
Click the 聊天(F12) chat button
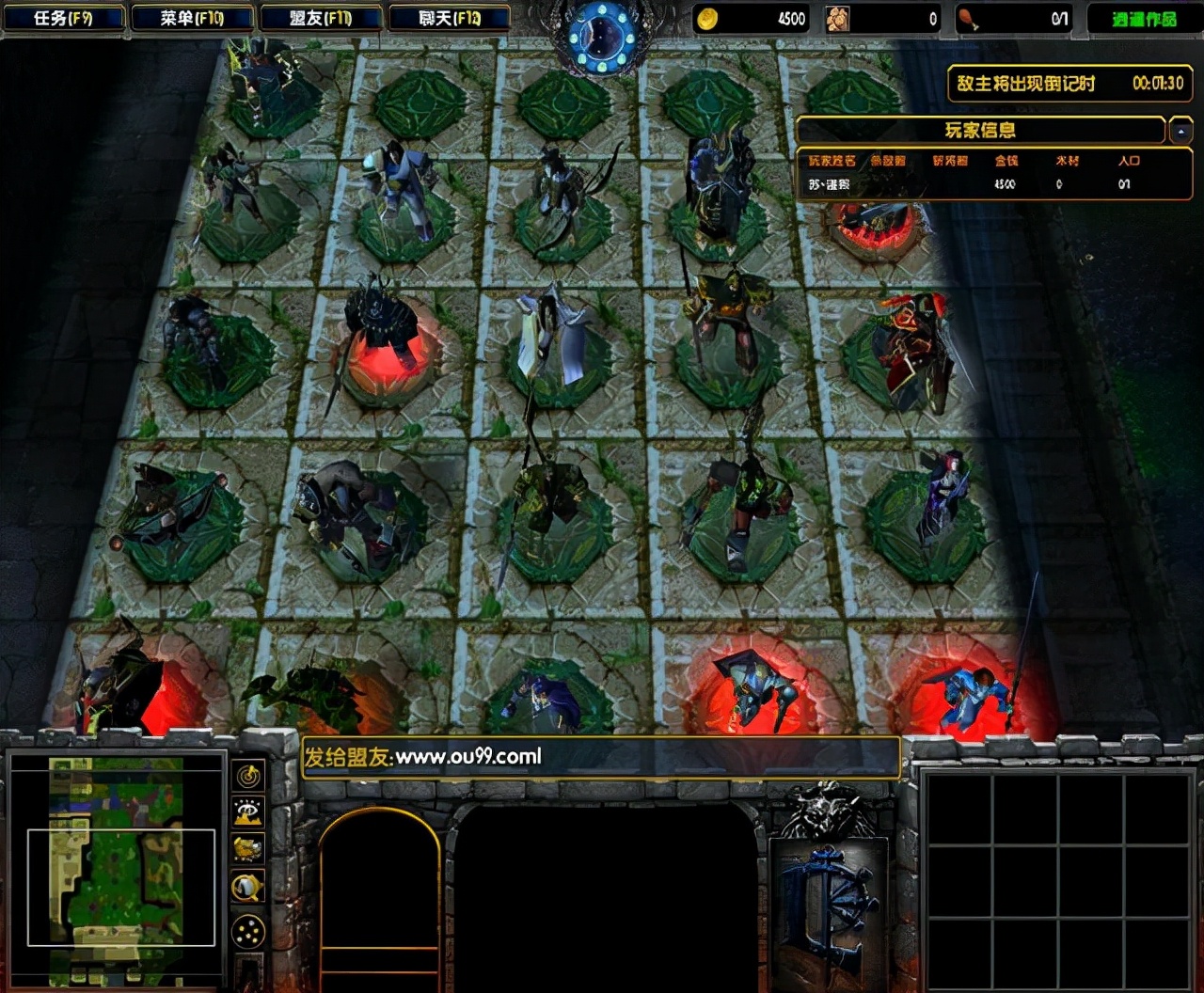449,16
